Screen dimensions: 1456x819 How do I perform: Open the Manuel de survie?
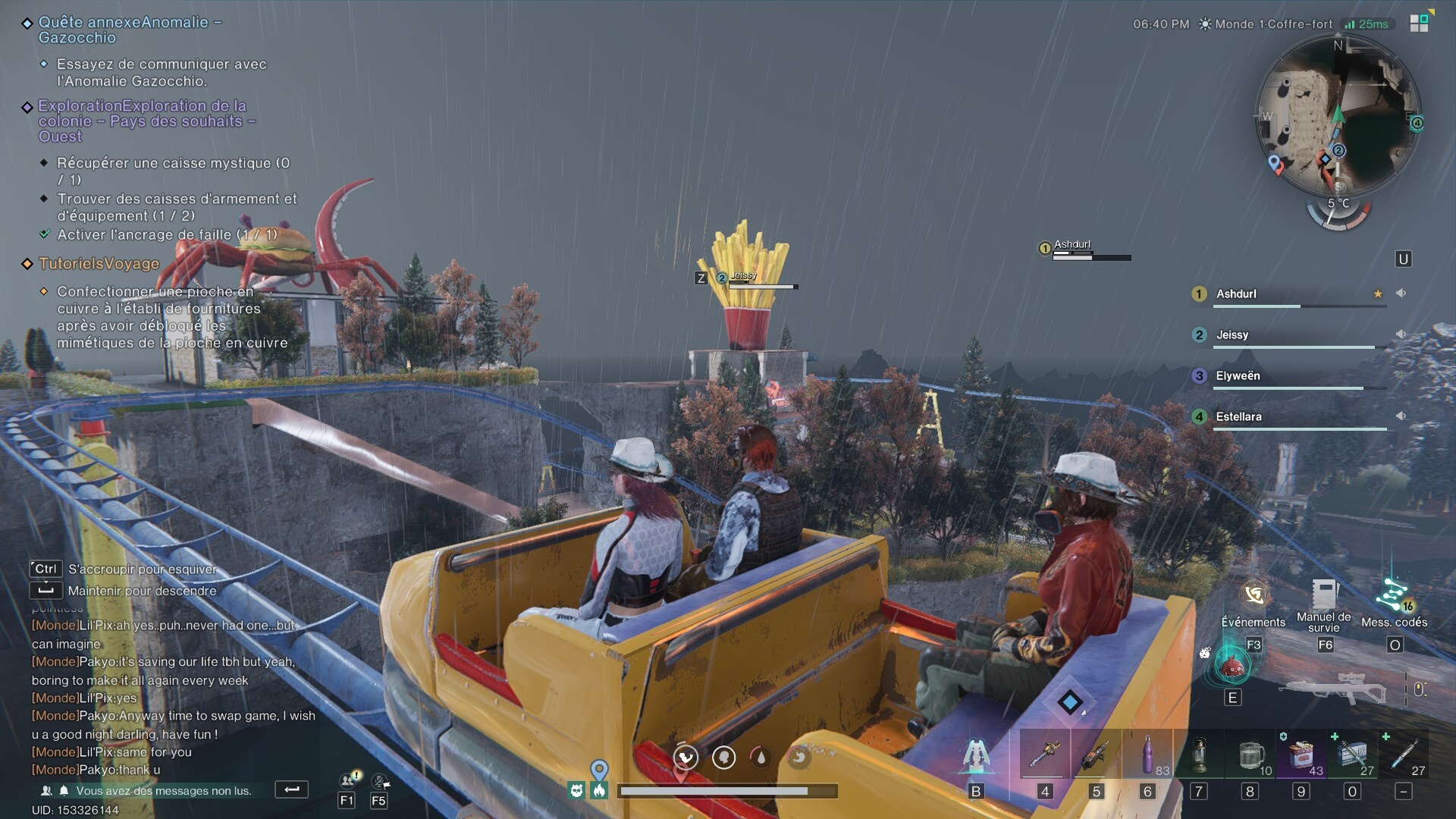pyautogui.click(x=1324, y=596)
